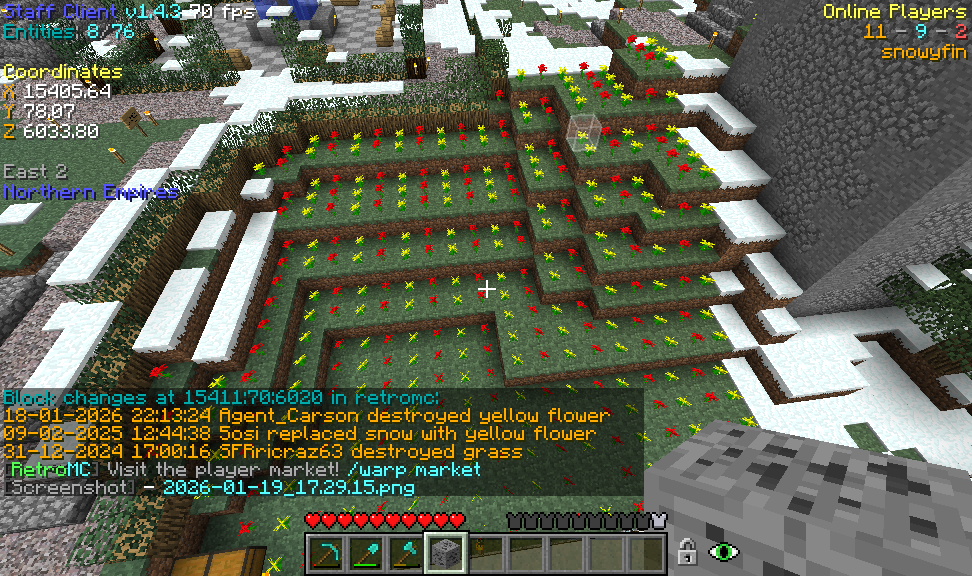Click player snowyfin in the online list
The width and height of the screenshot is (972, 576).
[923, 52]
